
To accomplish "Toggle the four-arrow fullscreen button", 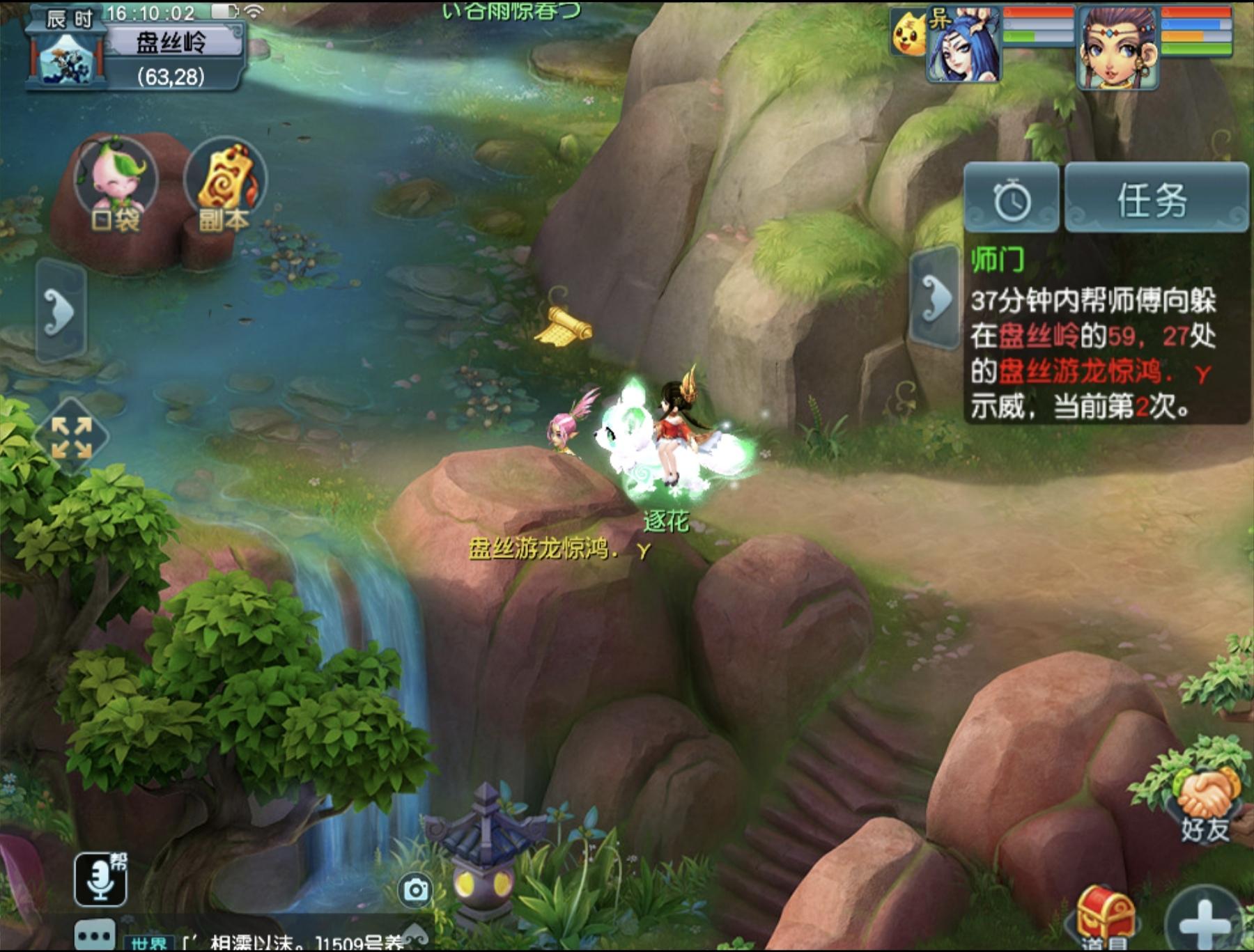I will click(72, 437).
